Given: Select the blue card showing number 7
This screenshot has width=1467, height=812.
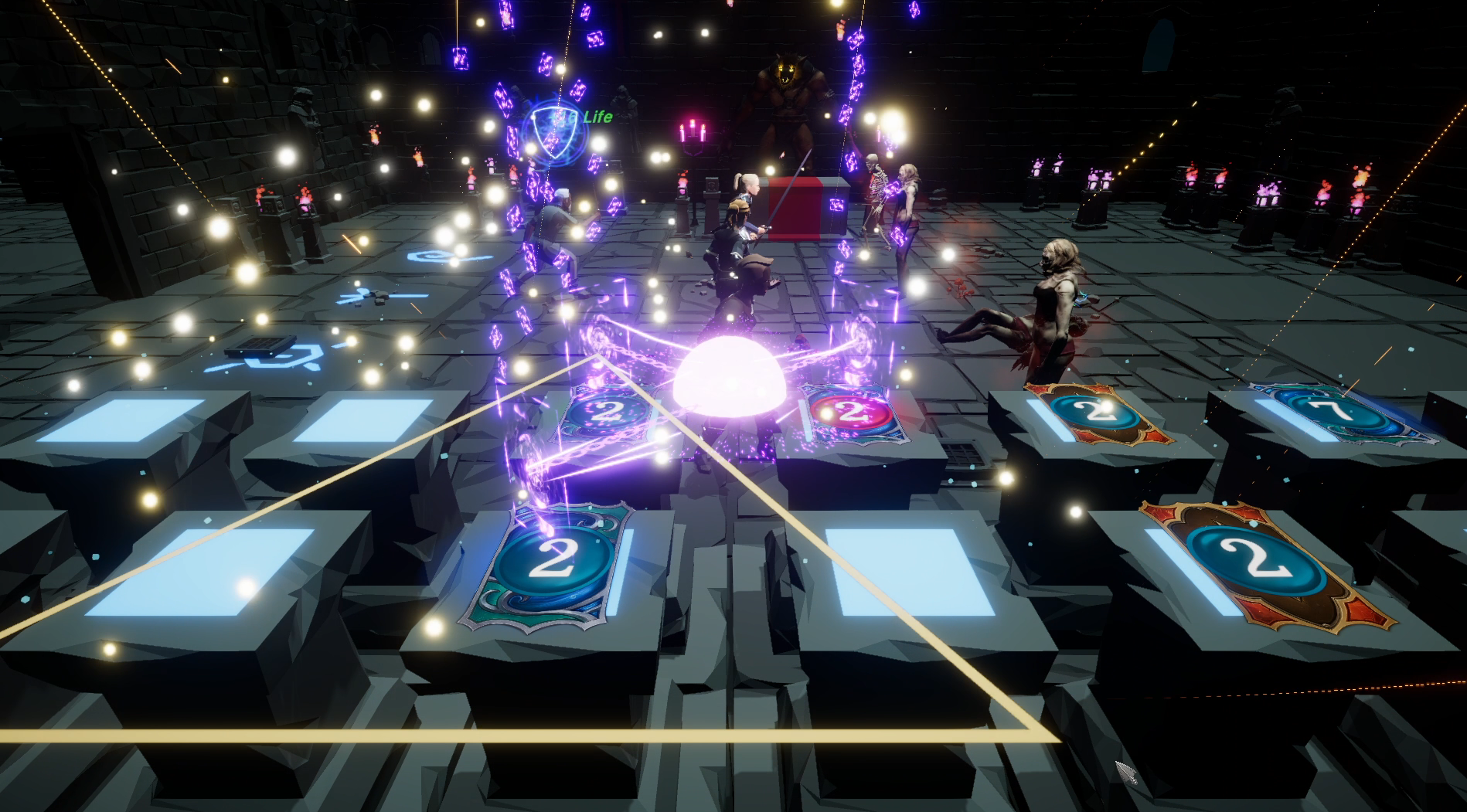Looking at the screenshot, I should tap(1341, 413).
